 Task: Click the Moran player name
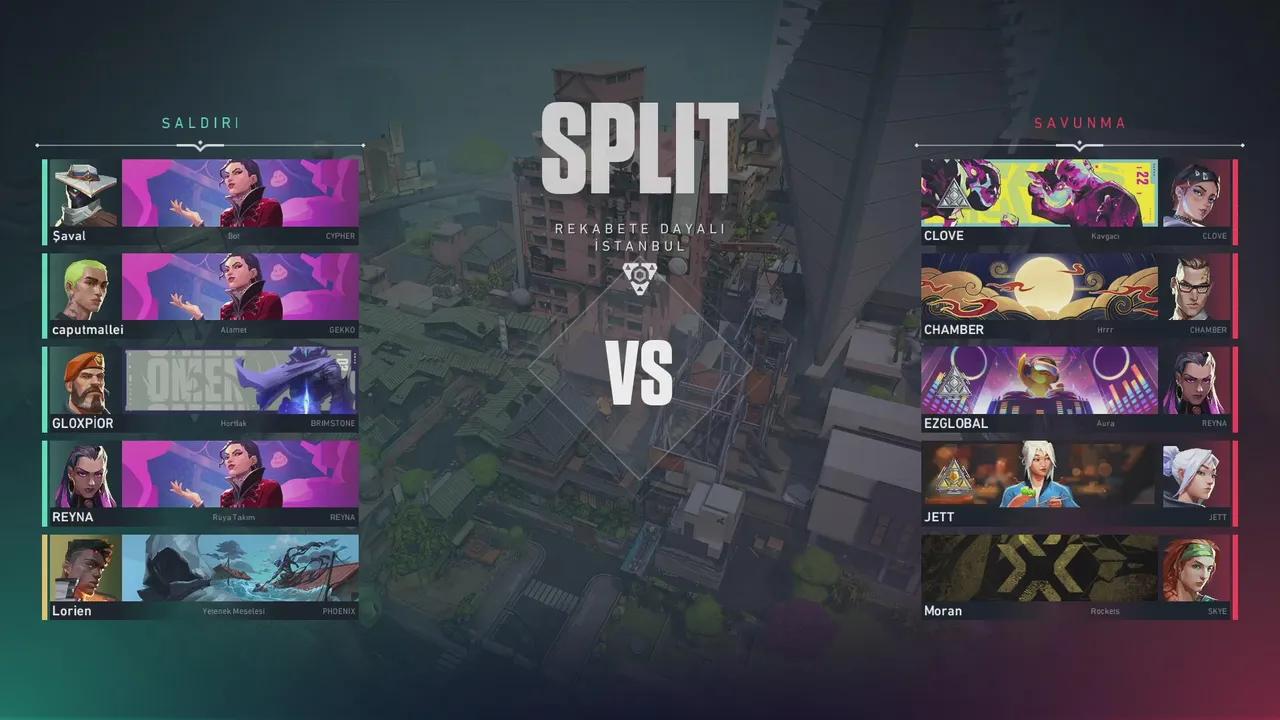(x=941, y=610)
